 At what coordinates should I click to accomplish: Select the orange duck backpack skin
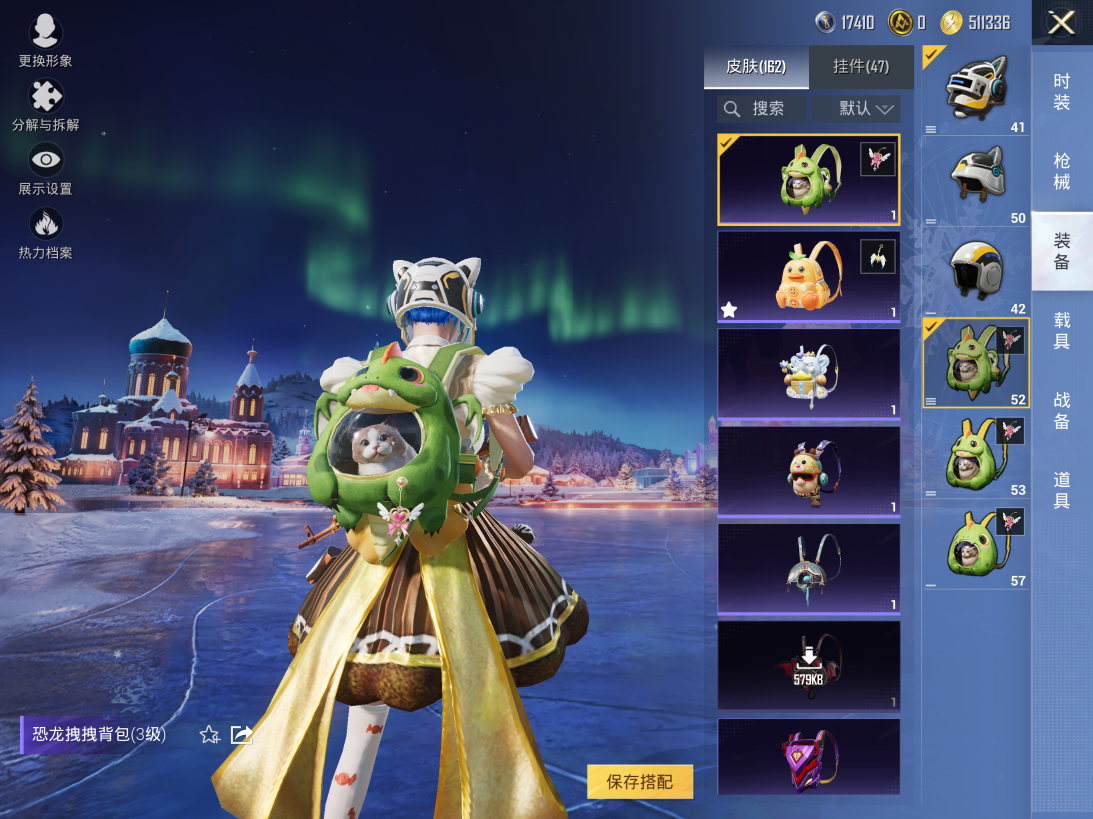point(808,277)
